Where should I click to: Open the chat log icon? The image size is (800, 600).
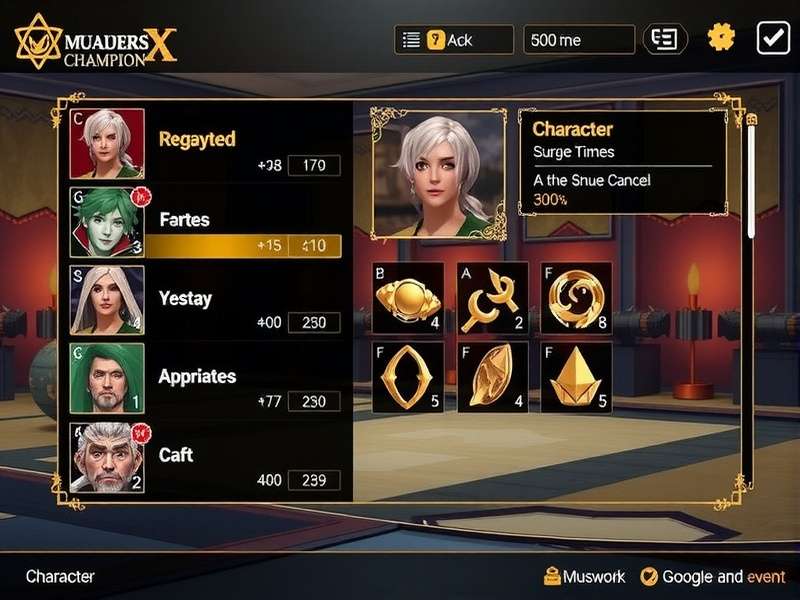[x=665, y=39]
